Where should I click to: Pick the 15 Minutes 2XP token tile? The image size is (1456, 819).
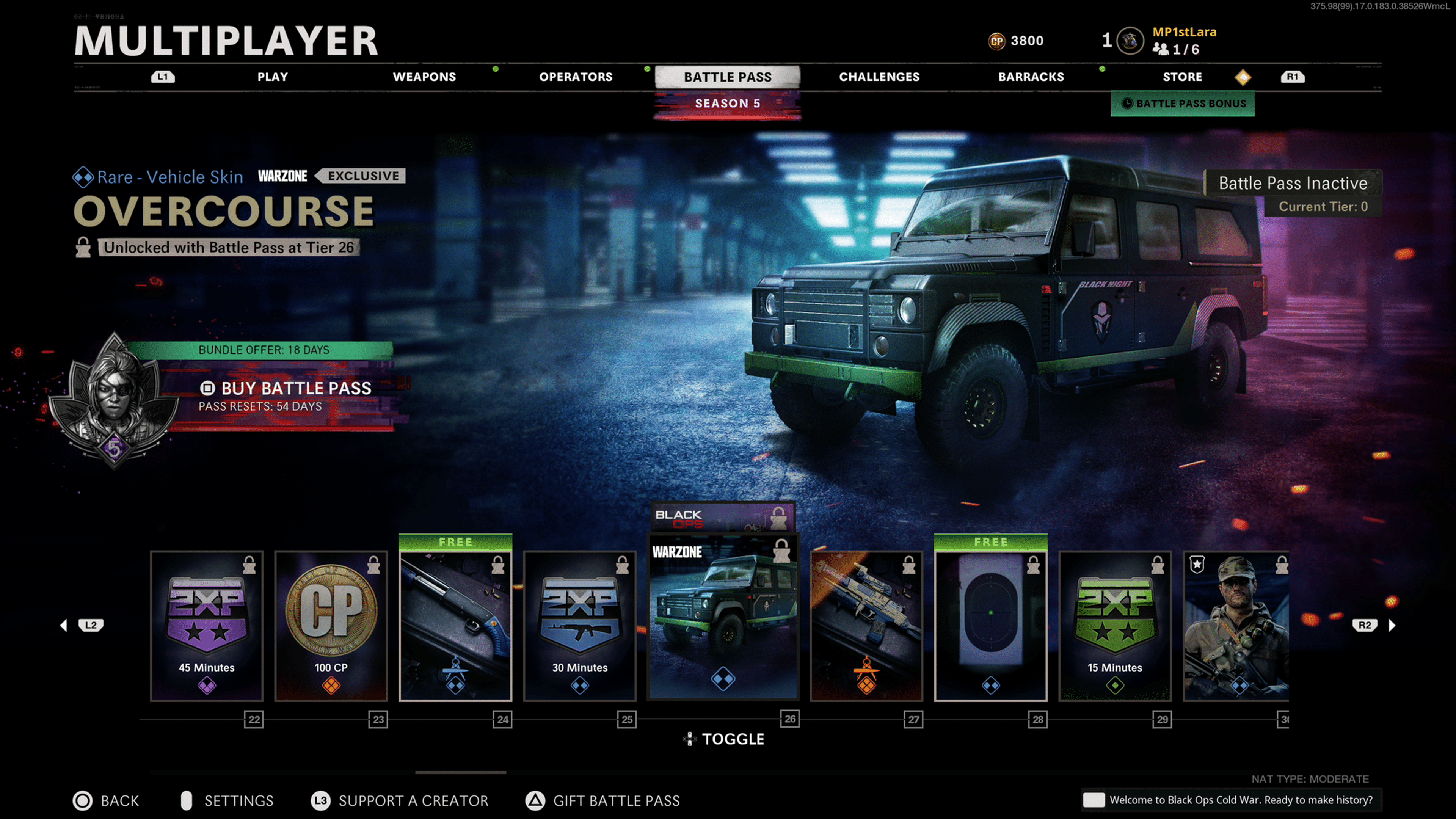(1115, 626)
